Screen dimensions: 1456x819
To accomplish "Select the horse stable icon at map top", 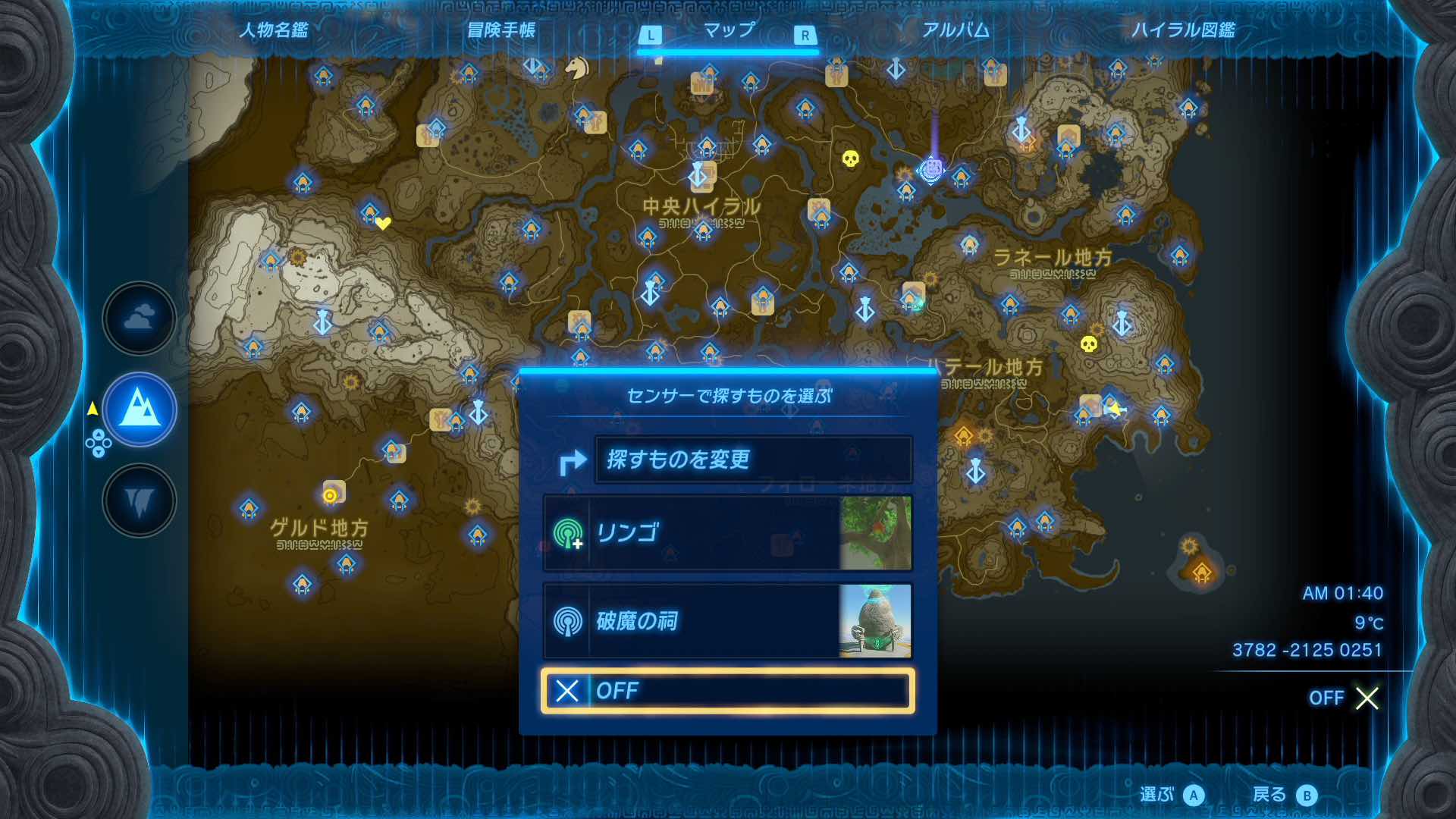I will click(576, 67).
